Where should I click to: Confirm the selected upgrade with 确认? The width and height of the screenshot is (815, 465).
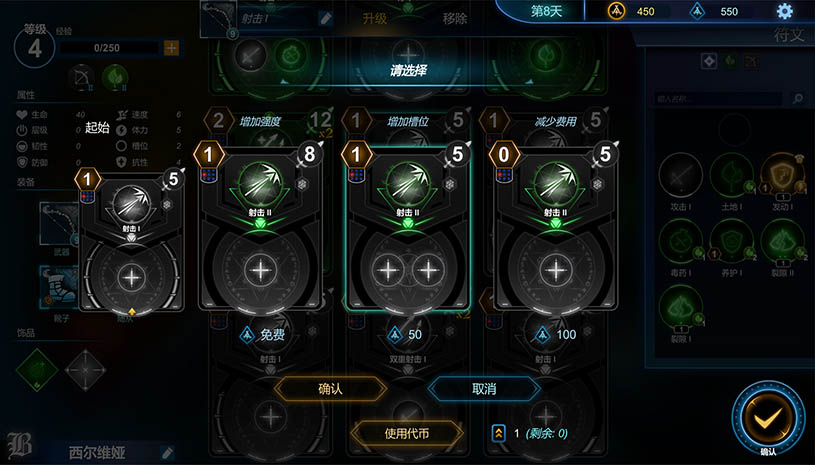[330, 388]
